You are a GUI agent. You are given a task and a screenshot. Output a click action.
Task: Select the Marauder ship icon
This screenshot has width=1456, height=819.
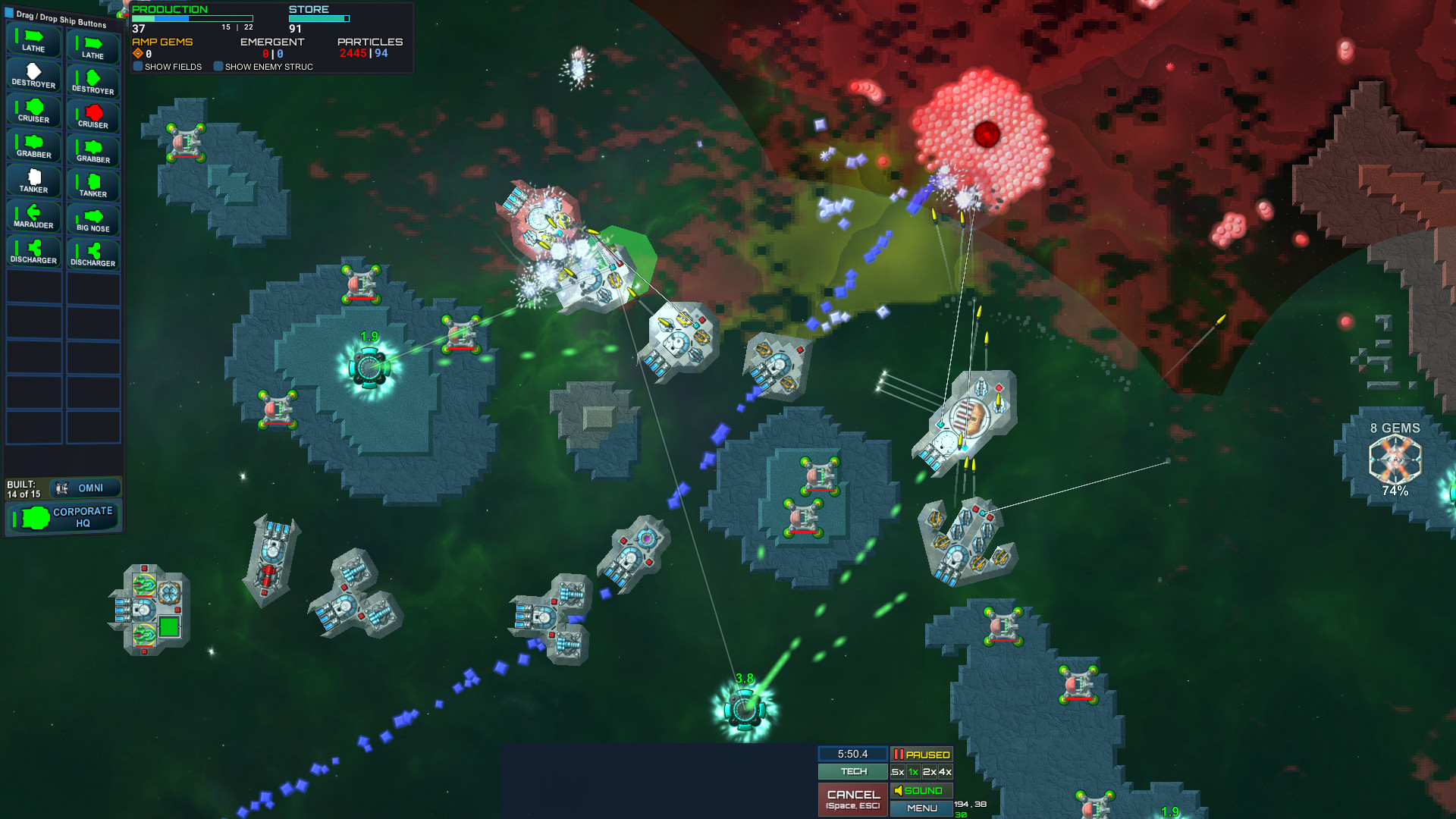coord(32,213)
